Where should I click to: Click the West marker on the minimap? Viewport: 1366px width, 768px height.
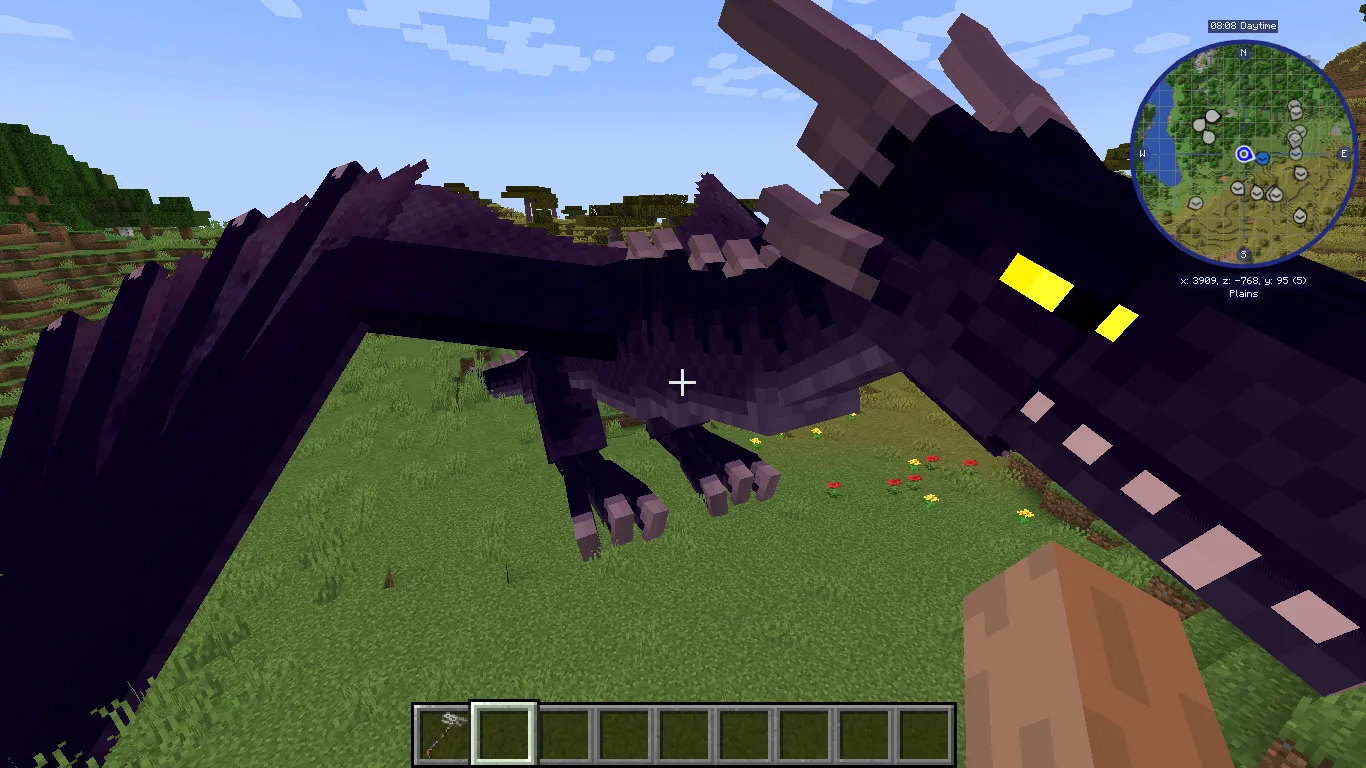(1143, 153)
